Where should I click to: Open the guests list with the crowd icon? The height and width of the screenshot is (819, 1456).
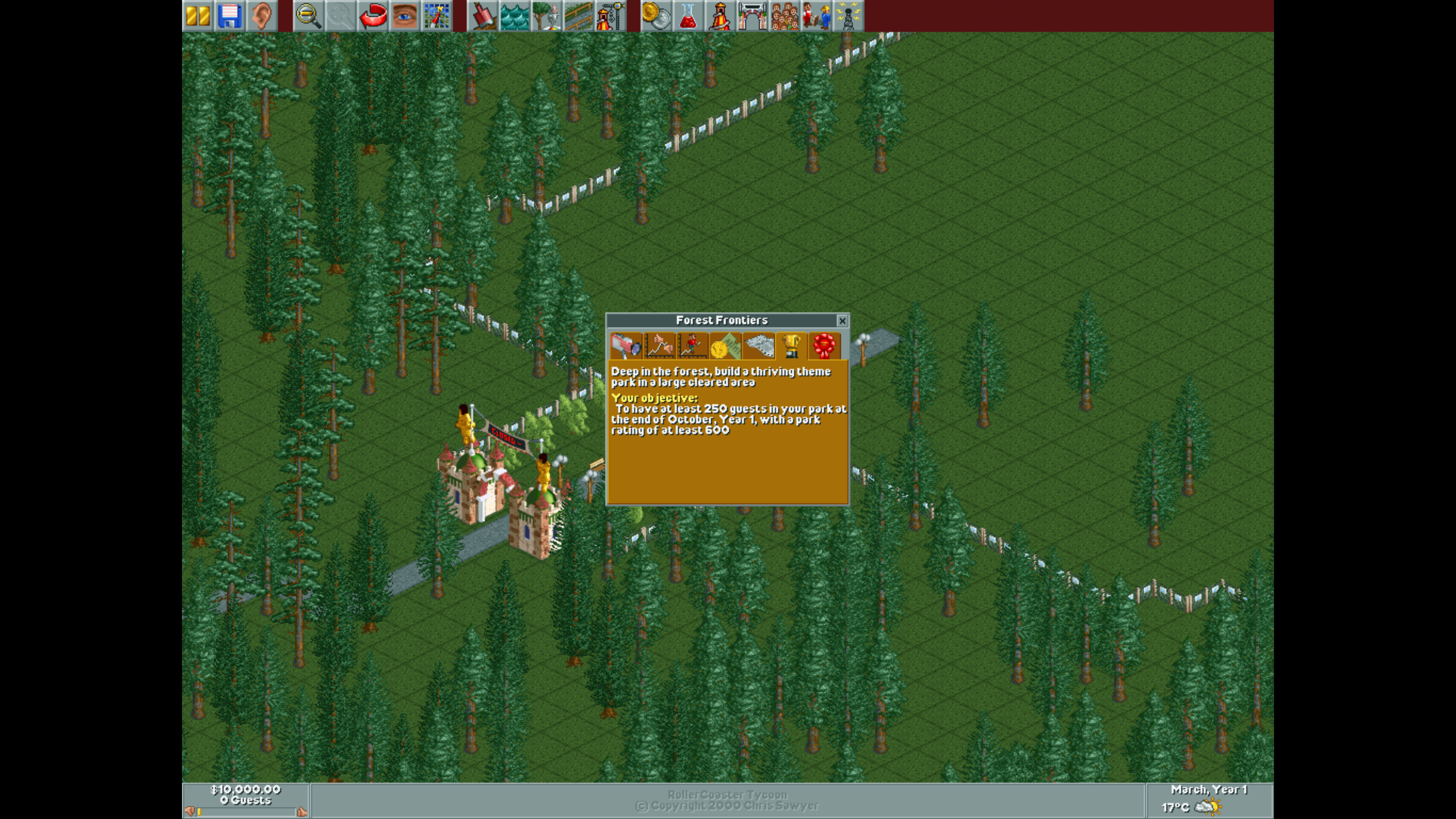pos(784,16)
